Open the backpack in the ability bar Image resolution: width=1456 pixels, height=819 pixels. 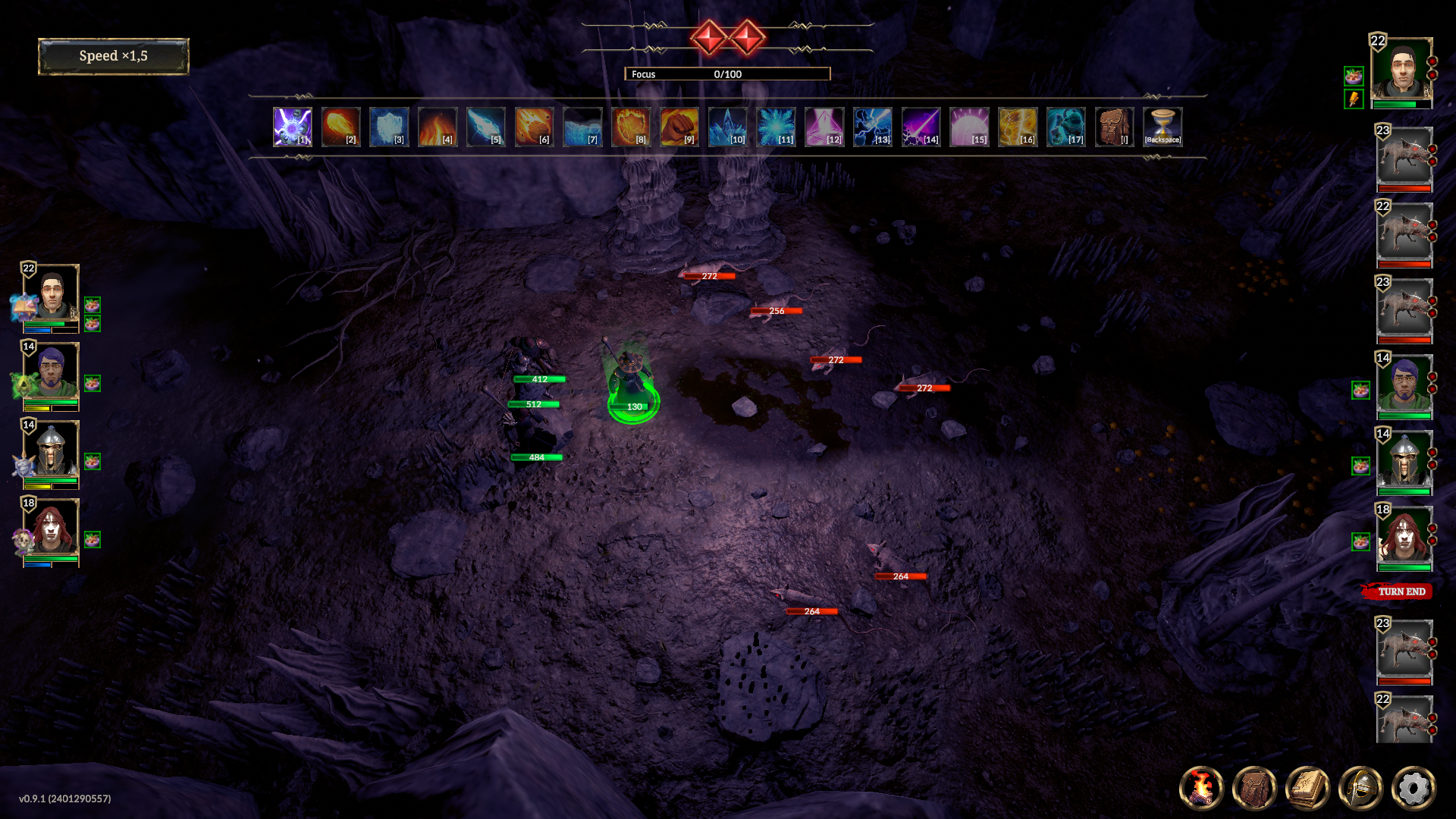(x=1115, y=127)
